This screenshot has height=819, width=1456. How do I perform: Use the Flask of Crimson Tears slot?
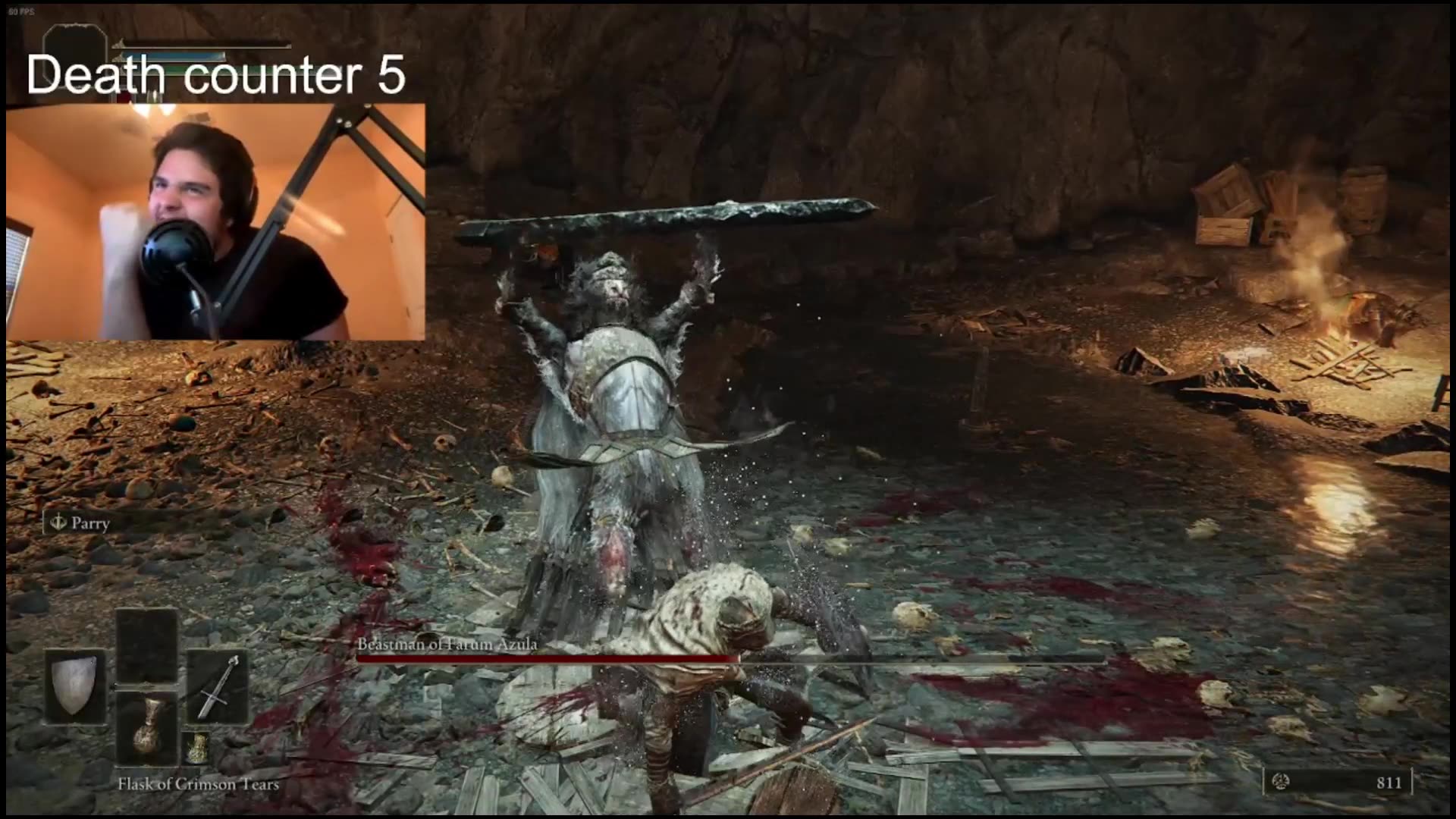147,728
